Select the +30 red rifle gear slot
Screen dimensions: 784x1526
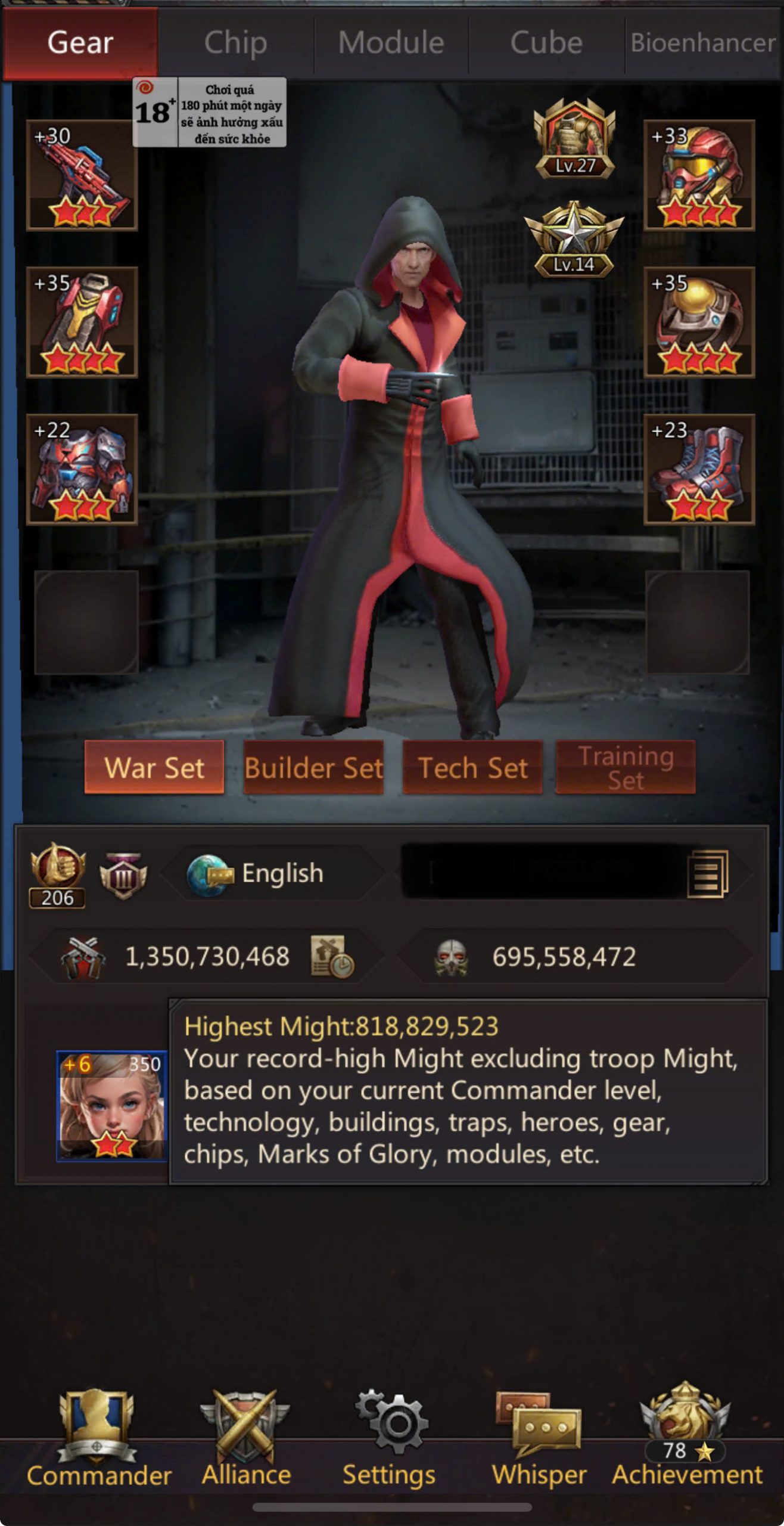(82, 175)
